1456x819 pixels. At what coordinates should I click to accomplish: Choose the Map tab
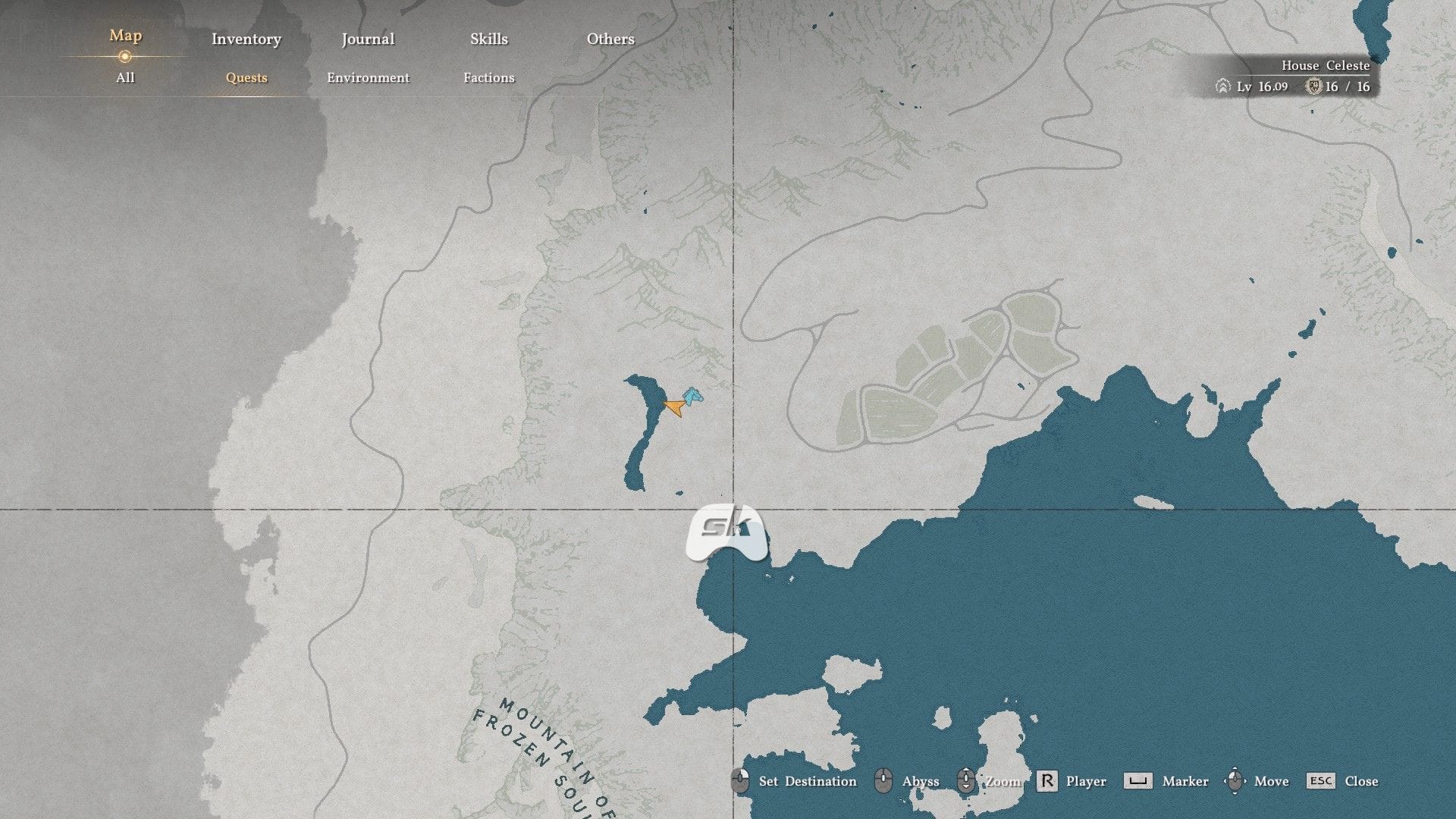point(125,36)
